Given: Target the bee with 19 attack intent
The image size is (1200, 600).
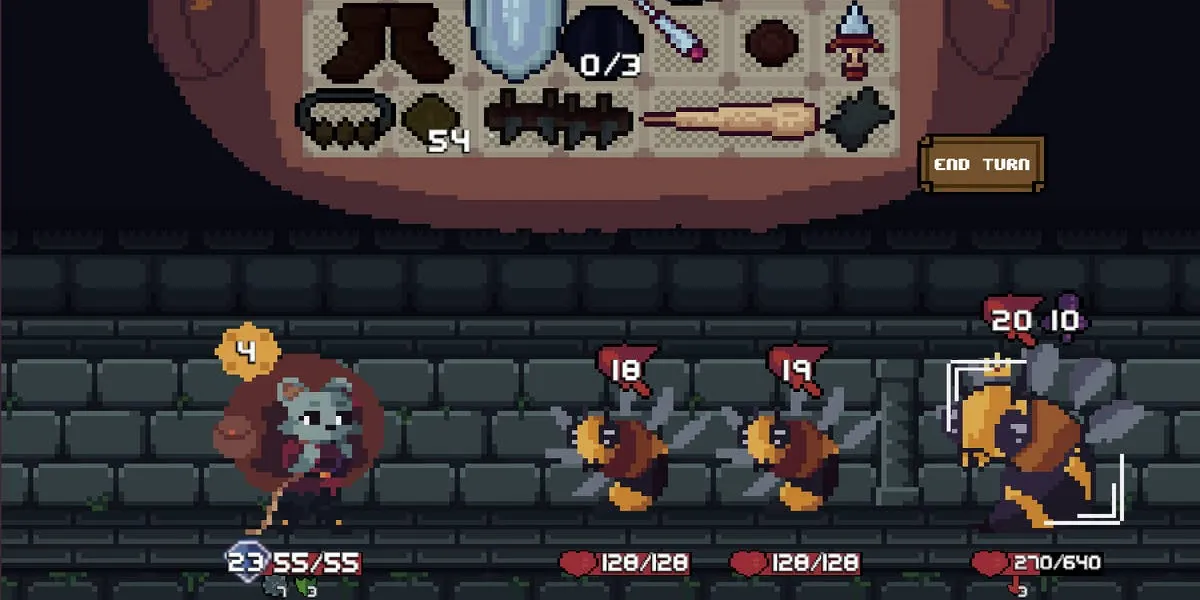Looking at the screenshot, I should [x=790, y=455].
